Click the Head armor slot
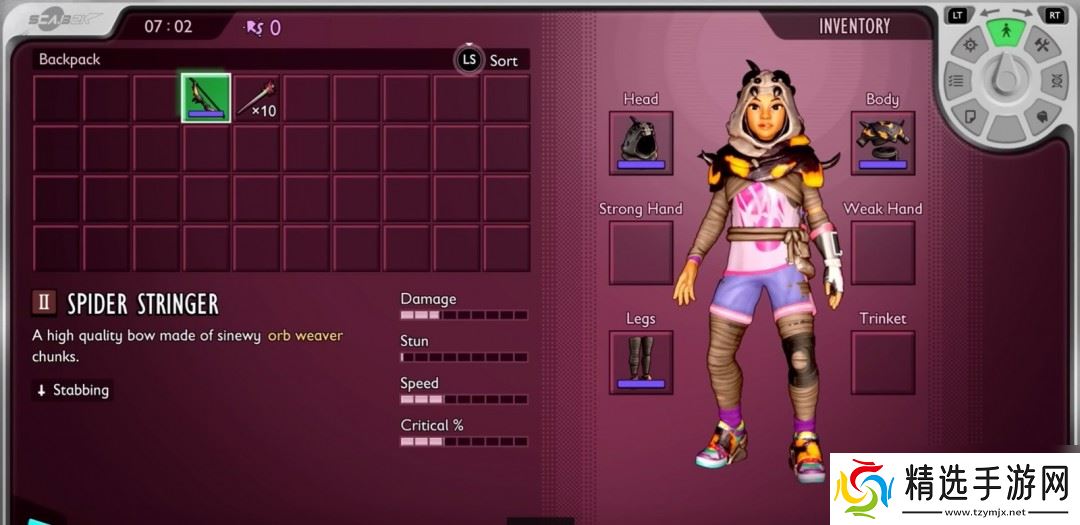This screenshot has width=1080, height=525. pos(641,143)
